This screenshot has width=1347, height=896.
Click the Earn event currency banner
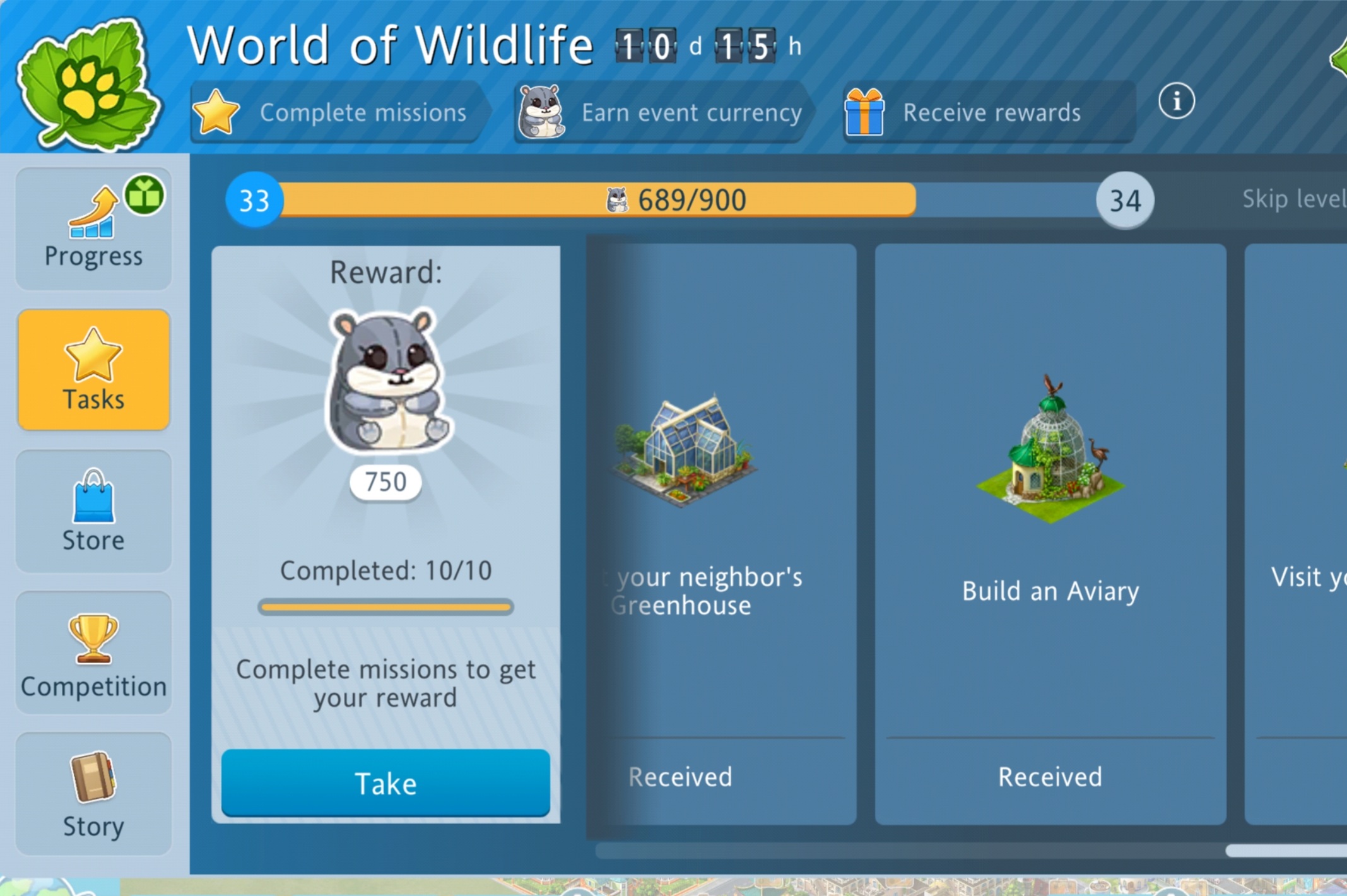pyautogui.click(x=662, y=112)
